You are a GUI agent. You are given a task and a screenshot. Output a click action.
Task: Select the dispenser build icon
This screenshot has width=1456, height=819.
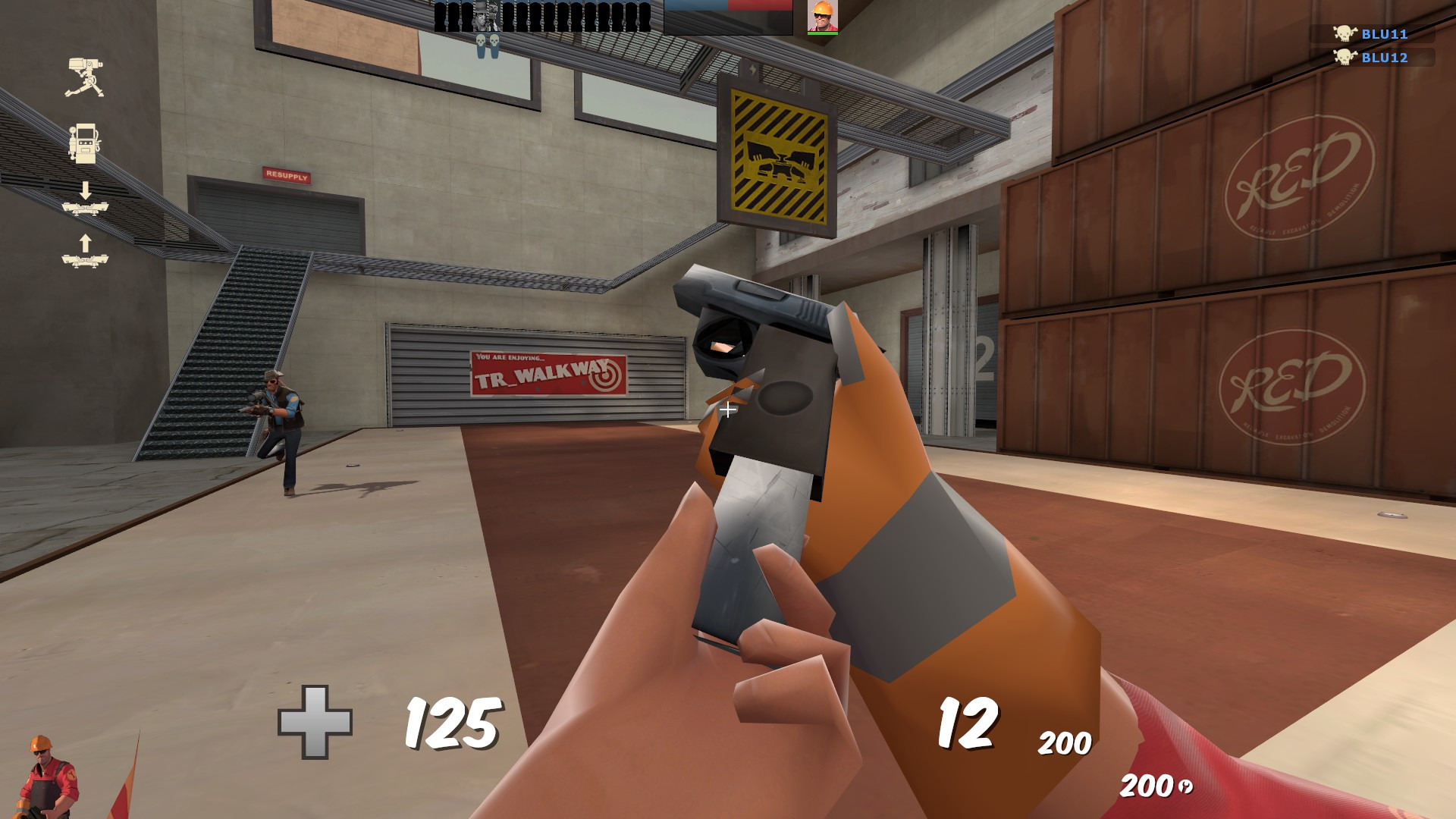[x=84, y=144]
